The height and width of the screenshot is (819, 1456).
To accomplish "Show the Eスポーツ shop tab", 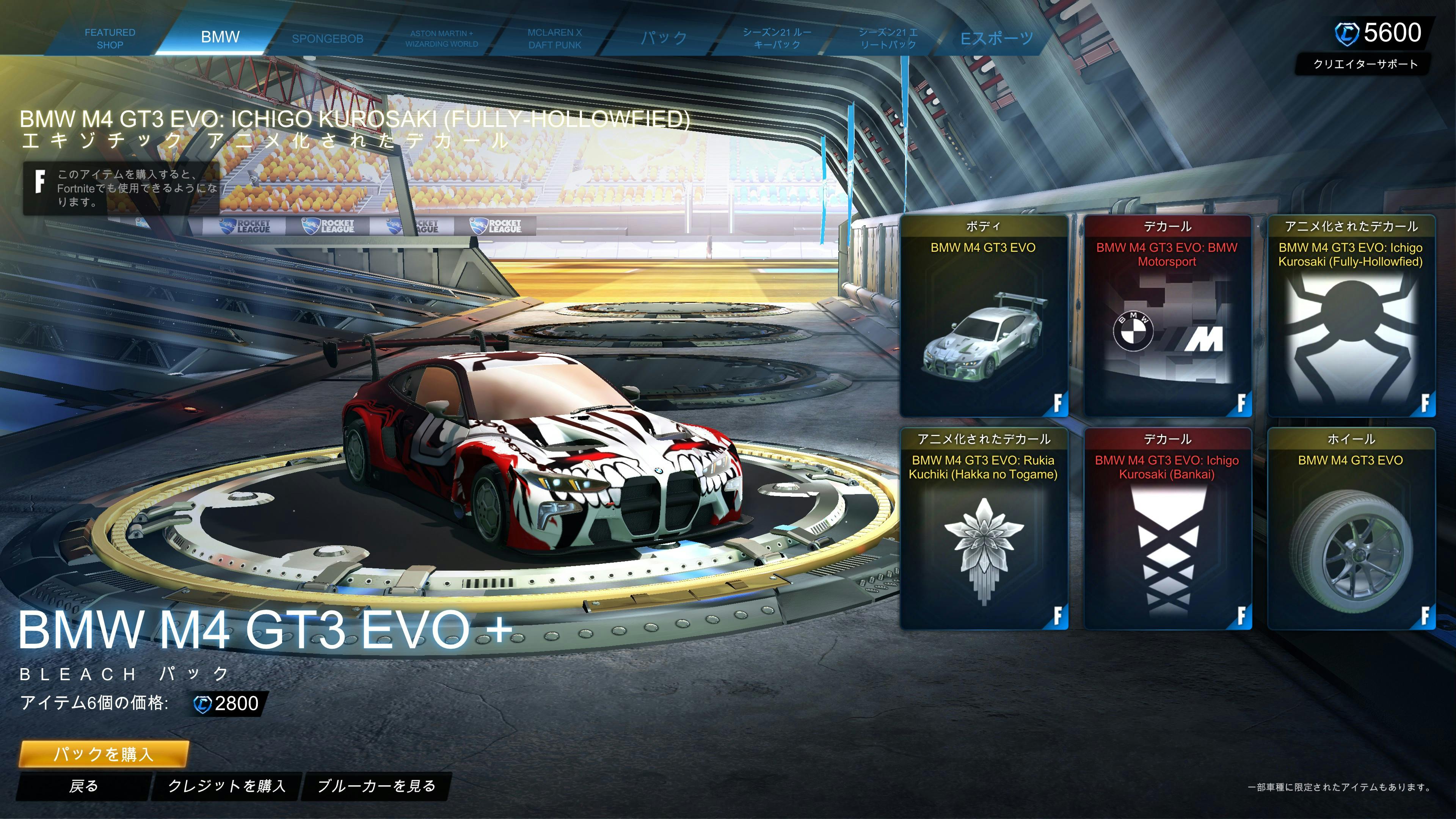I will pyautogui.click(x=996, y=38).
